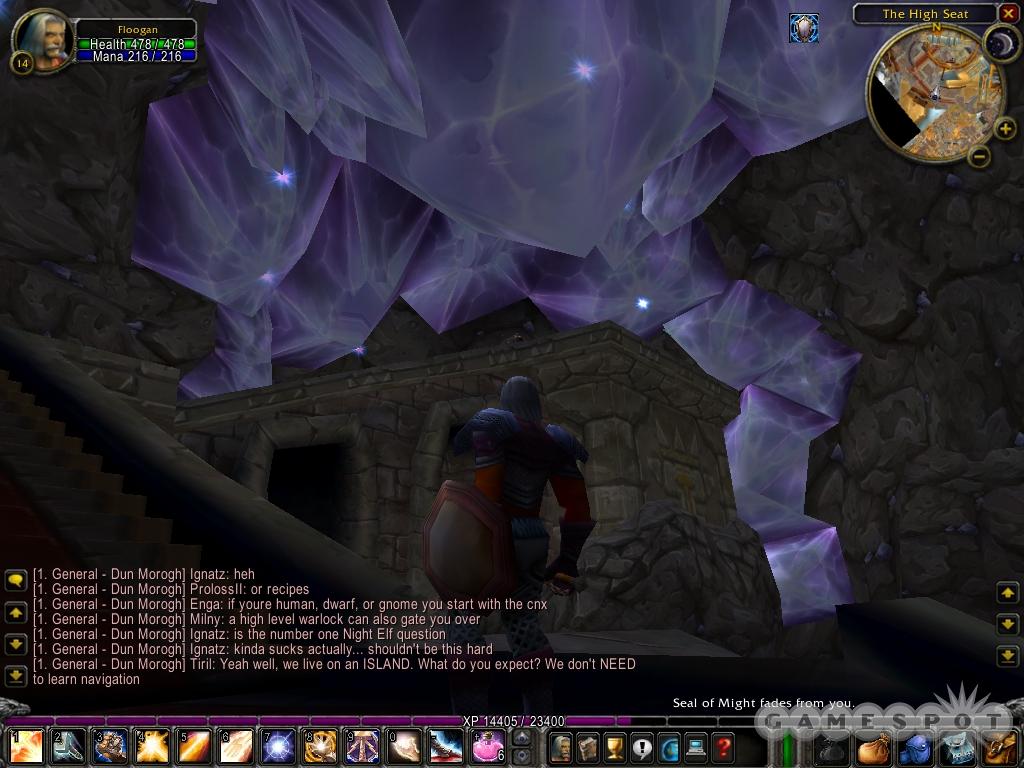Open the character info micro button

(x=561, y=746)
